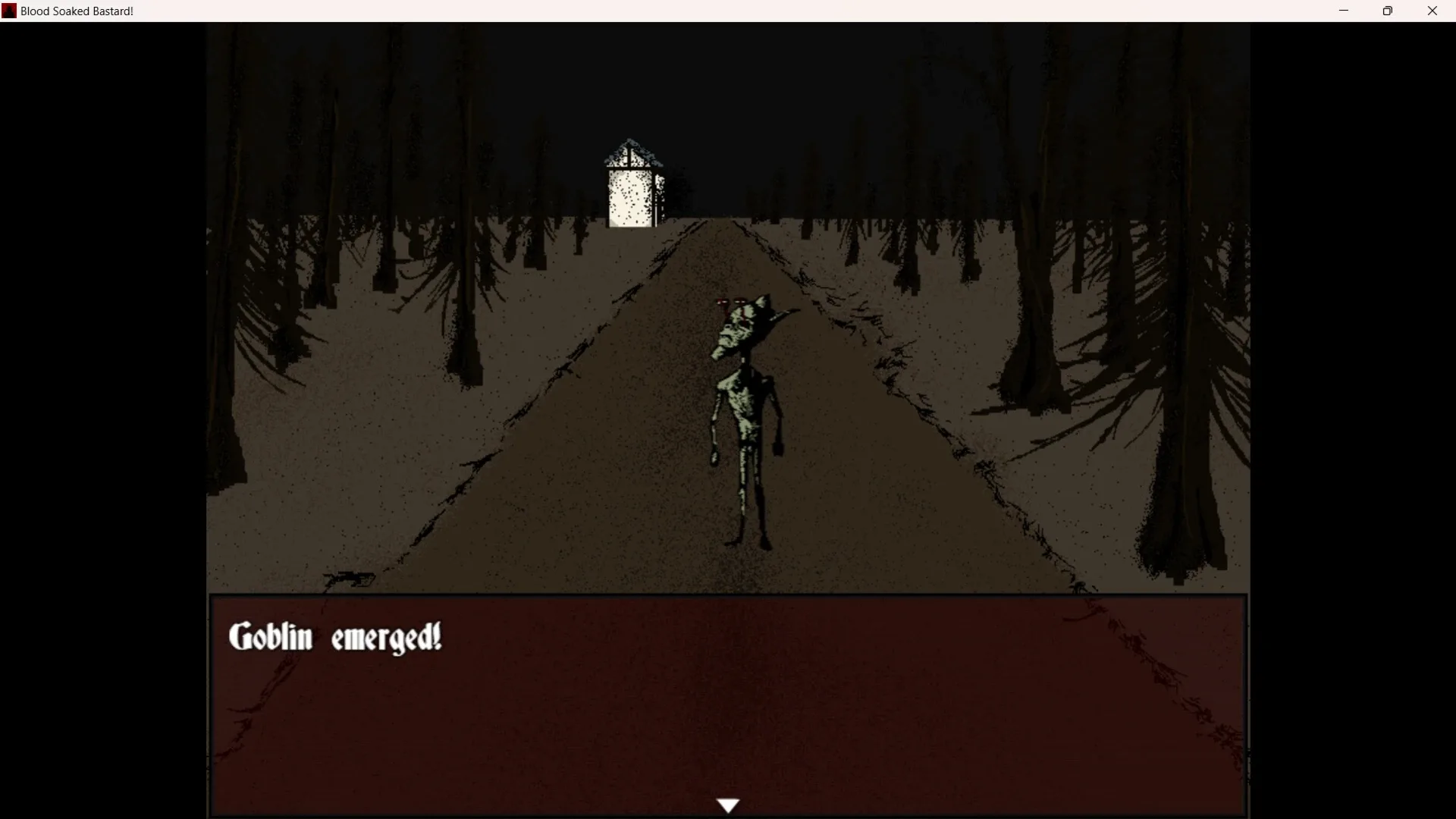Collapse the dialog using the triangle prompt
The height and width of the screenshot is (819, 1456).
[x=728, y=805]
